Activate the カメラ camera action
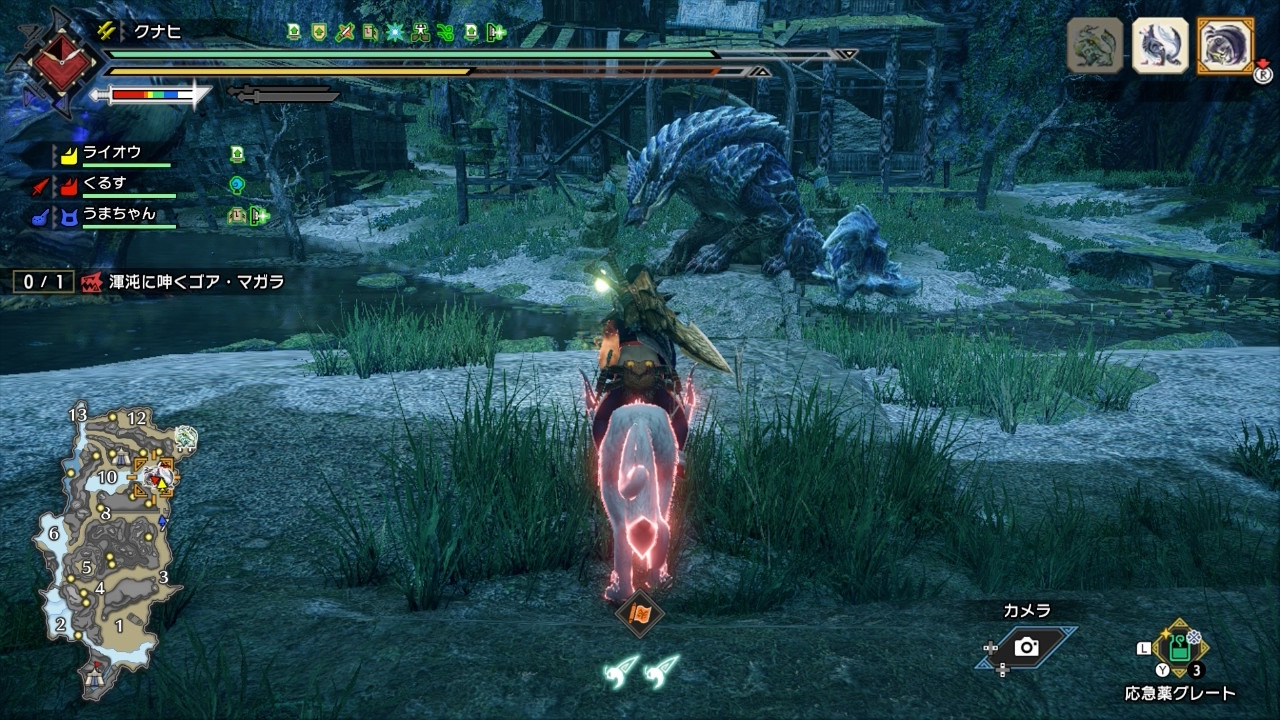Viewport: 1280px width, 720px height. coord(1026,647)
